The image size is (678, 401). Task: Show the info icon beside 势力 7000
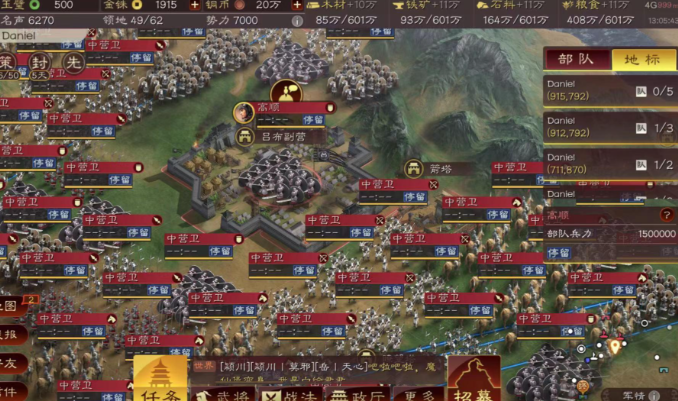(297, 19)
